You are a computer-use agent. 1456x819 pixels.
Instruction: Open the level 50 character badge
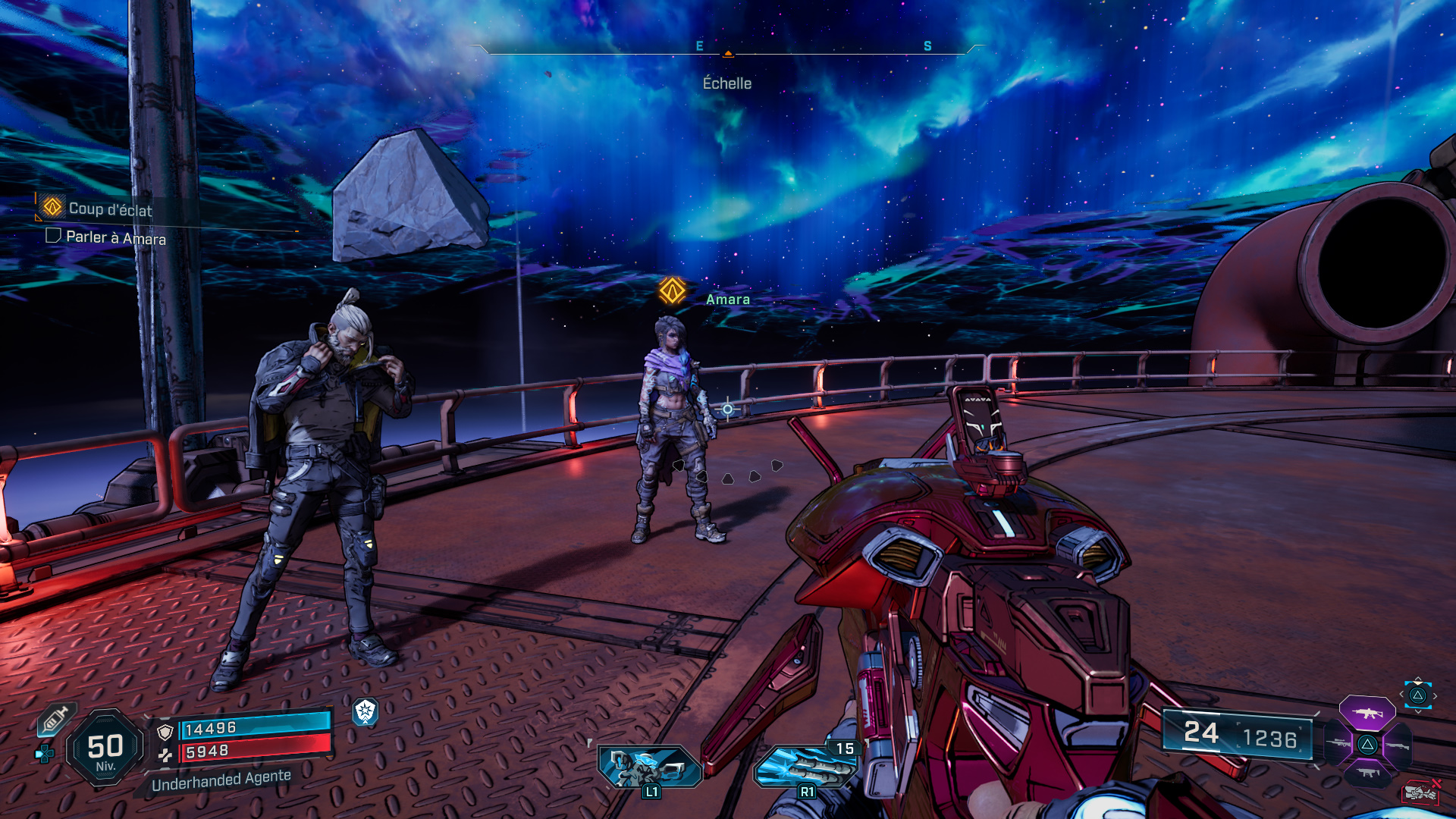tap(105, 748)
